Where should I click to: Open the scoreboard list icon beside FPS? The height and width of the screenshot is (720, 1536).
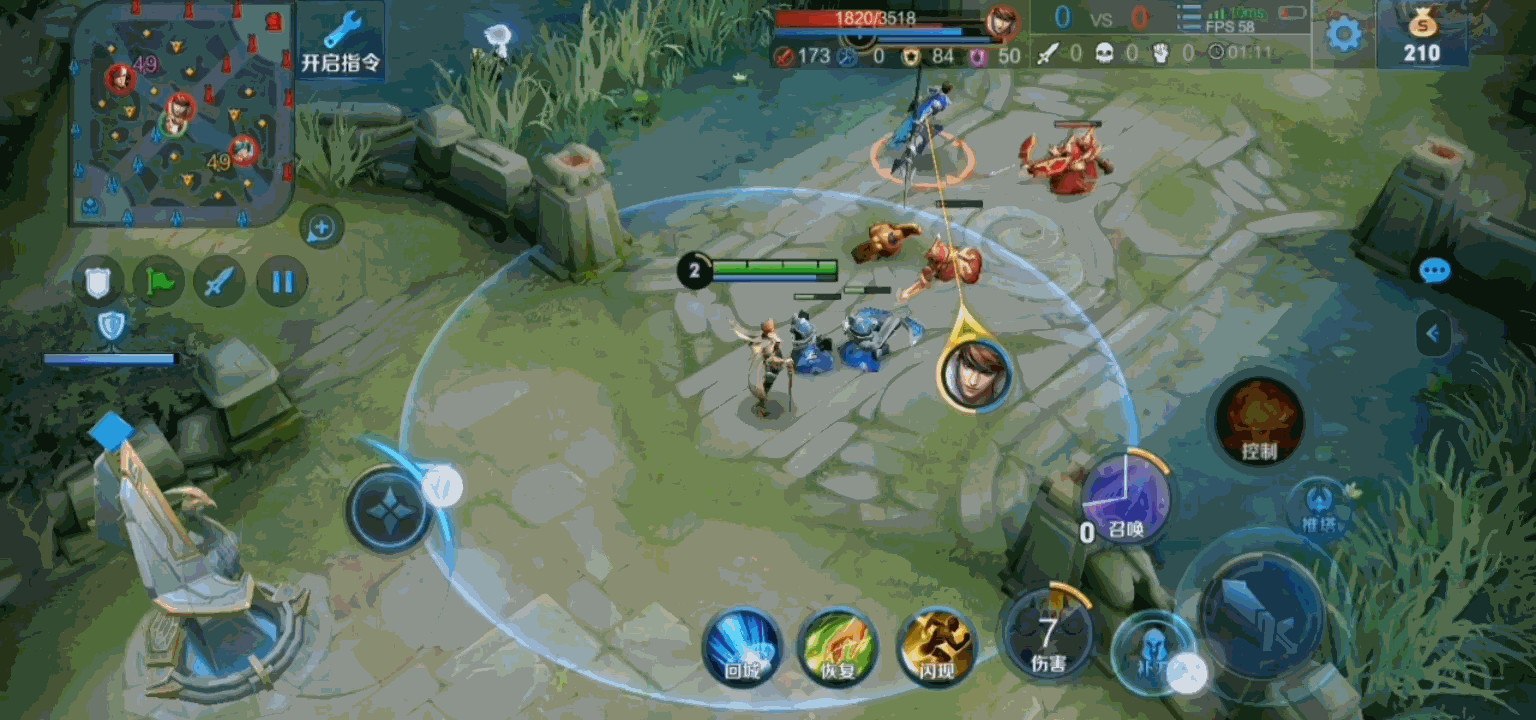click(1189, 20)
